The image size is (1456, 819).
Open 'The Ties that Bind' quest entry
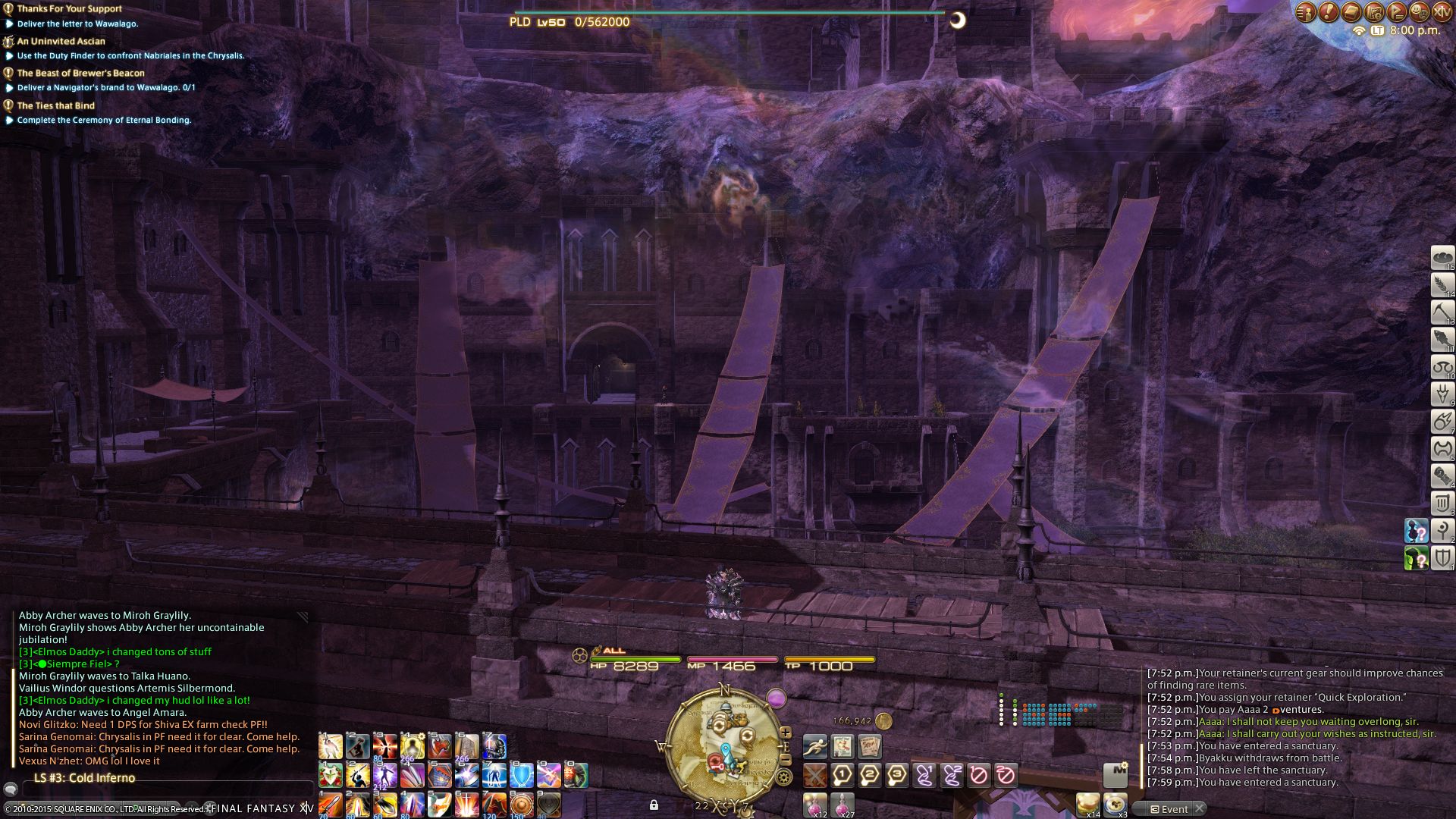pyautogui.click(x=55, y=105)
